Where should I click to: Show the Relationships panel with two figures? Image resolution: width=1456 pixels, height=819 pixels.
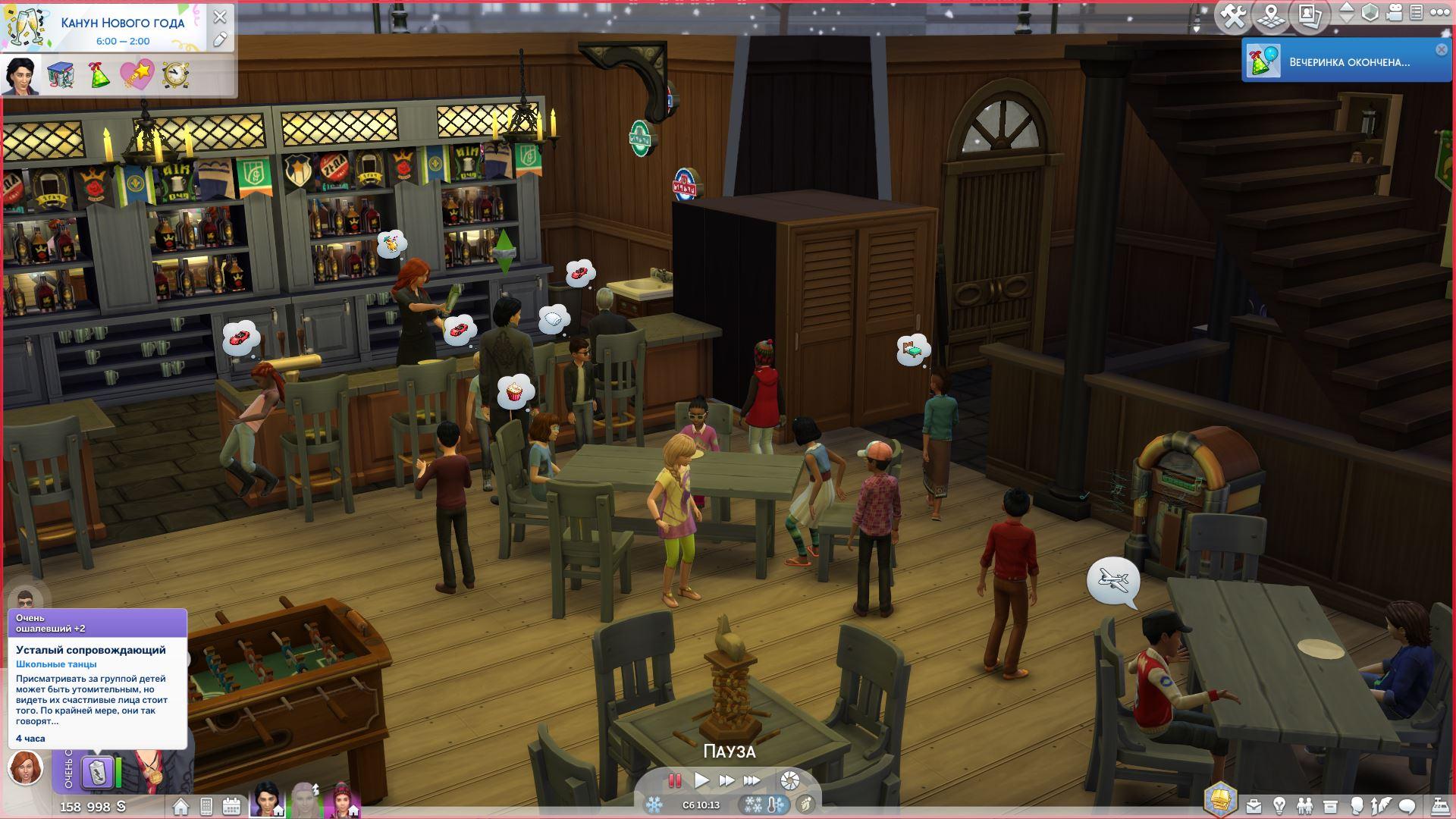(1304, 805)
